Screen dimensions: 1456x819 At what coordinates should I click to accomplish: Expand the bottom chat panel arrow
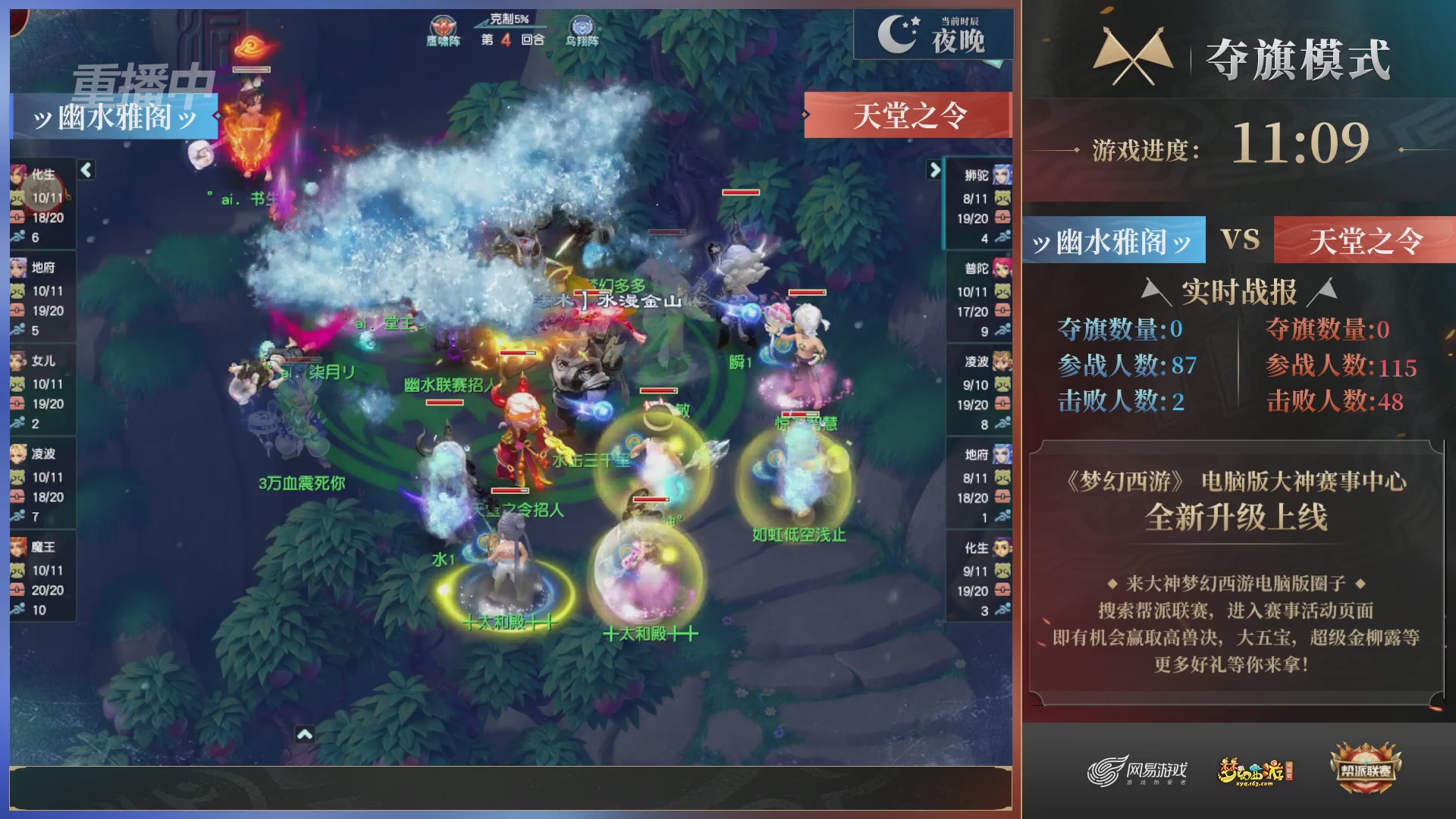[x=306, y=734]
